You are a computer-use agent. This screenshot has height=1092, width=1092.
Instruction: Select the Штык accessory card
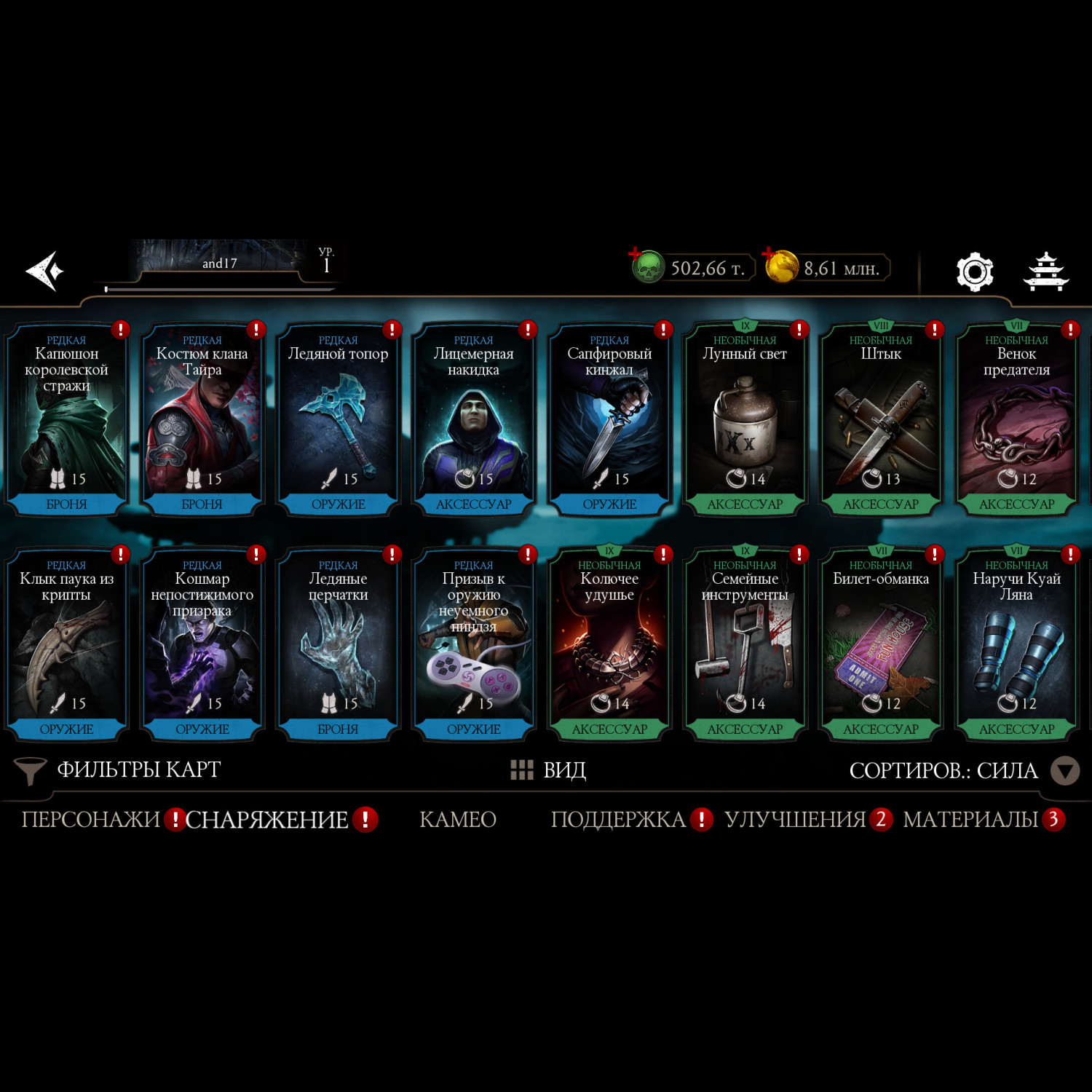pyautogui.click(x=880, y=420)
